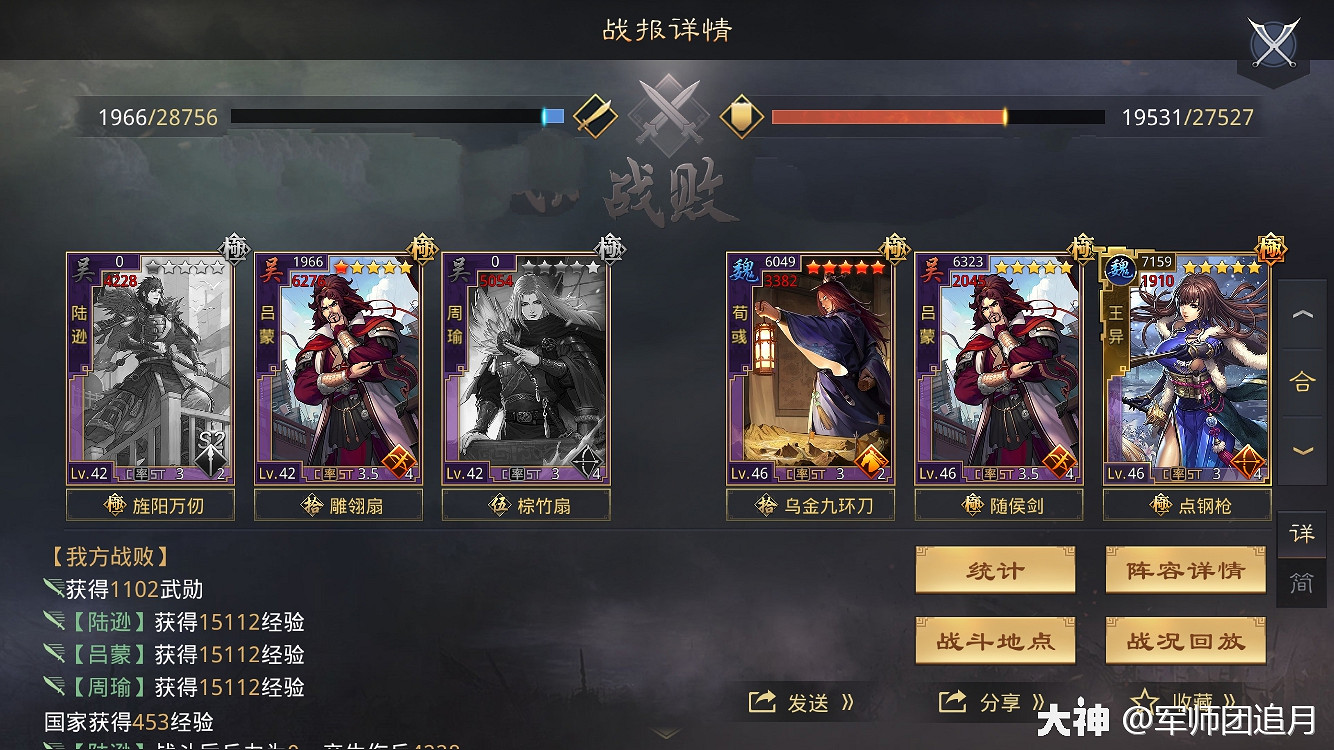Click the crossed swords emblem at top right
This screenshot has height=750, width=1334.
pyautogui.click(x=1273, y=44)
